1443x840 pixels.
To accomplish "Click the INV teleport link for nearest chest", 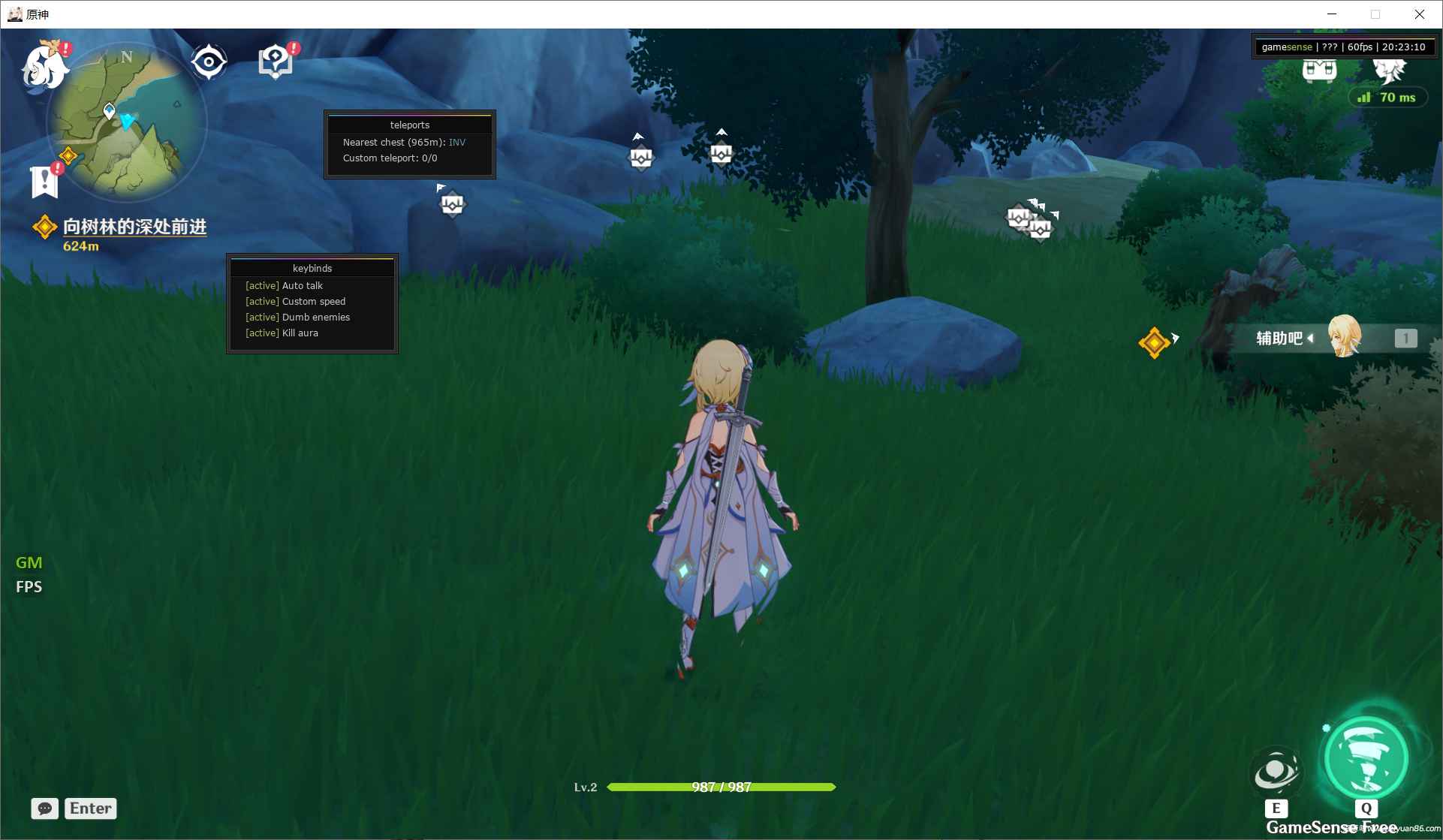I will click(457, 142).
